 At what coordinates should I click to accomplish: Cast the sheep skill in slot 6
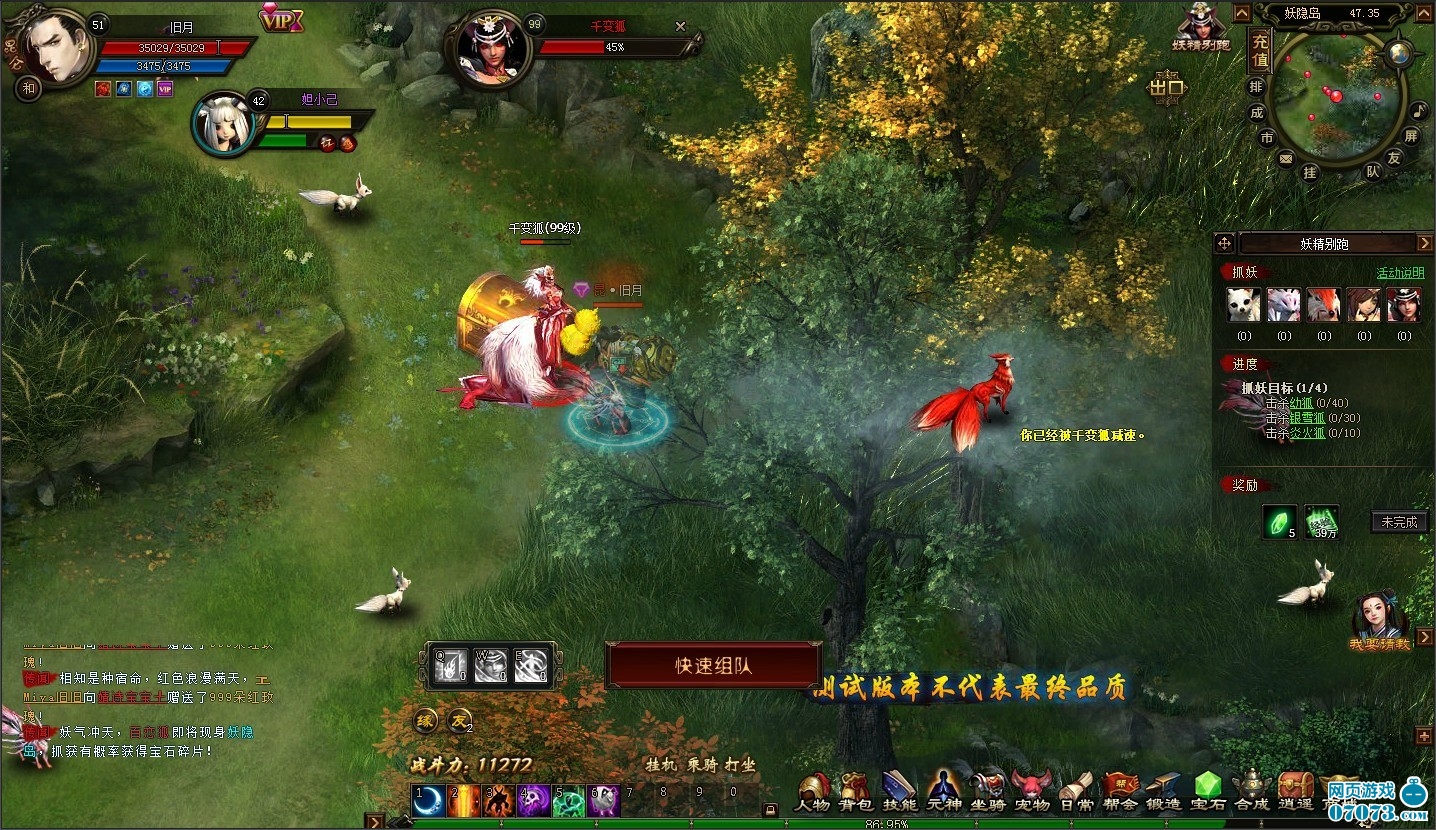[604, 801]
